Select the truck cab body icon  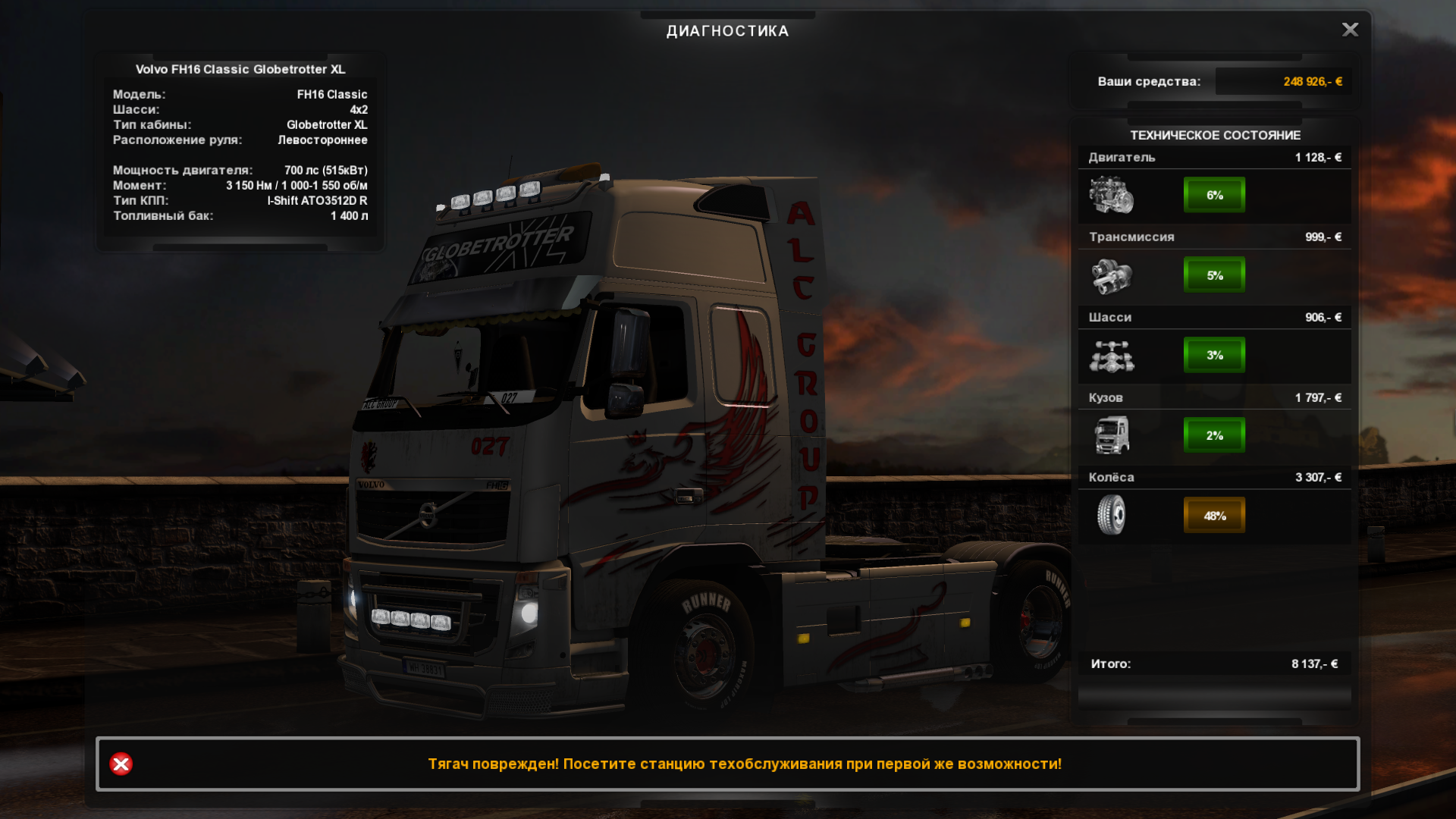pyautogui.click(x=1111, y=435)
